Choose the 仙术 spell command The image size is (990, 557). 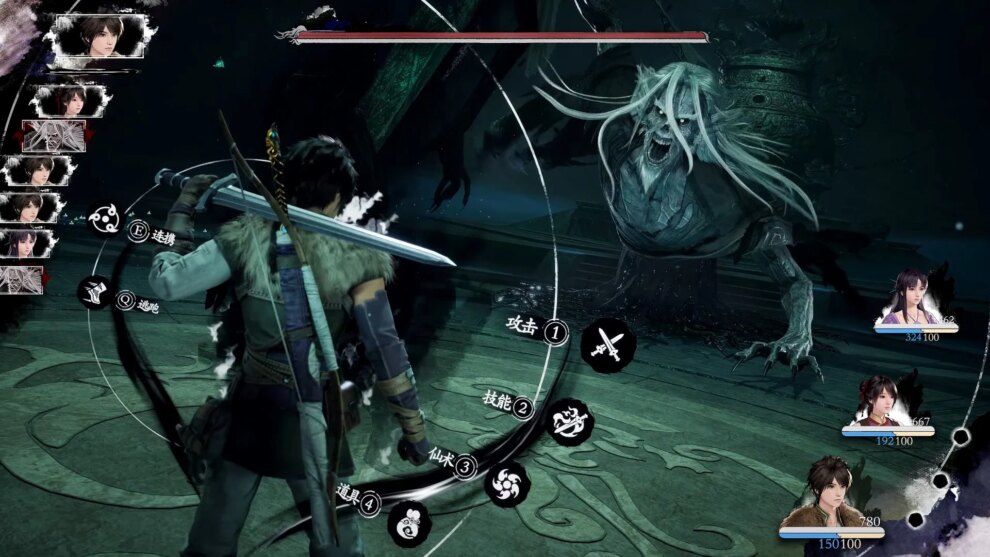tap(506, 482)
